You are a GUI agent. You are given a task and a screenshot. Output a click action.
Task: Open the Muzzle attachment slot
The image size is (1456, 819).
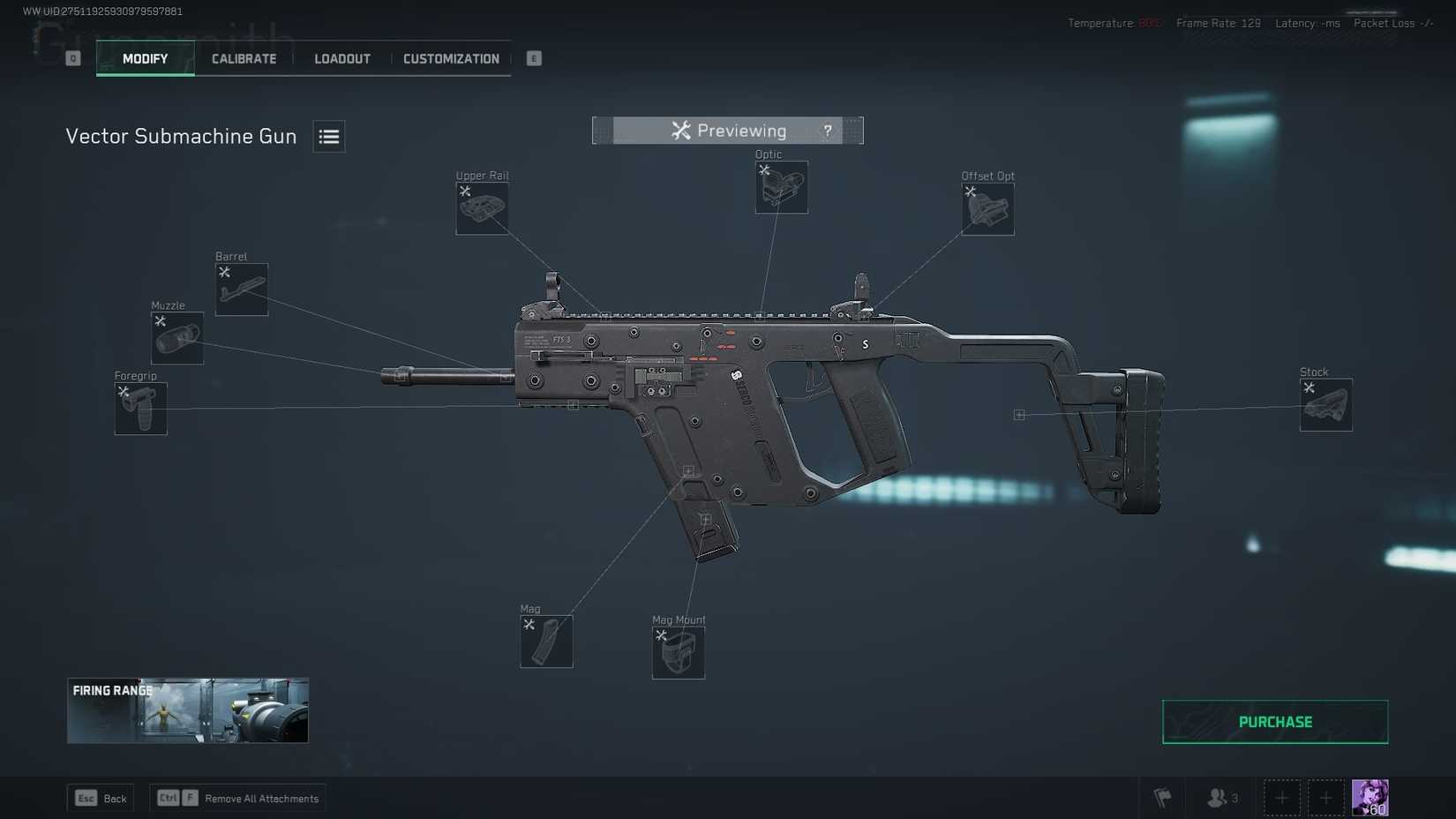pos(176,338)
